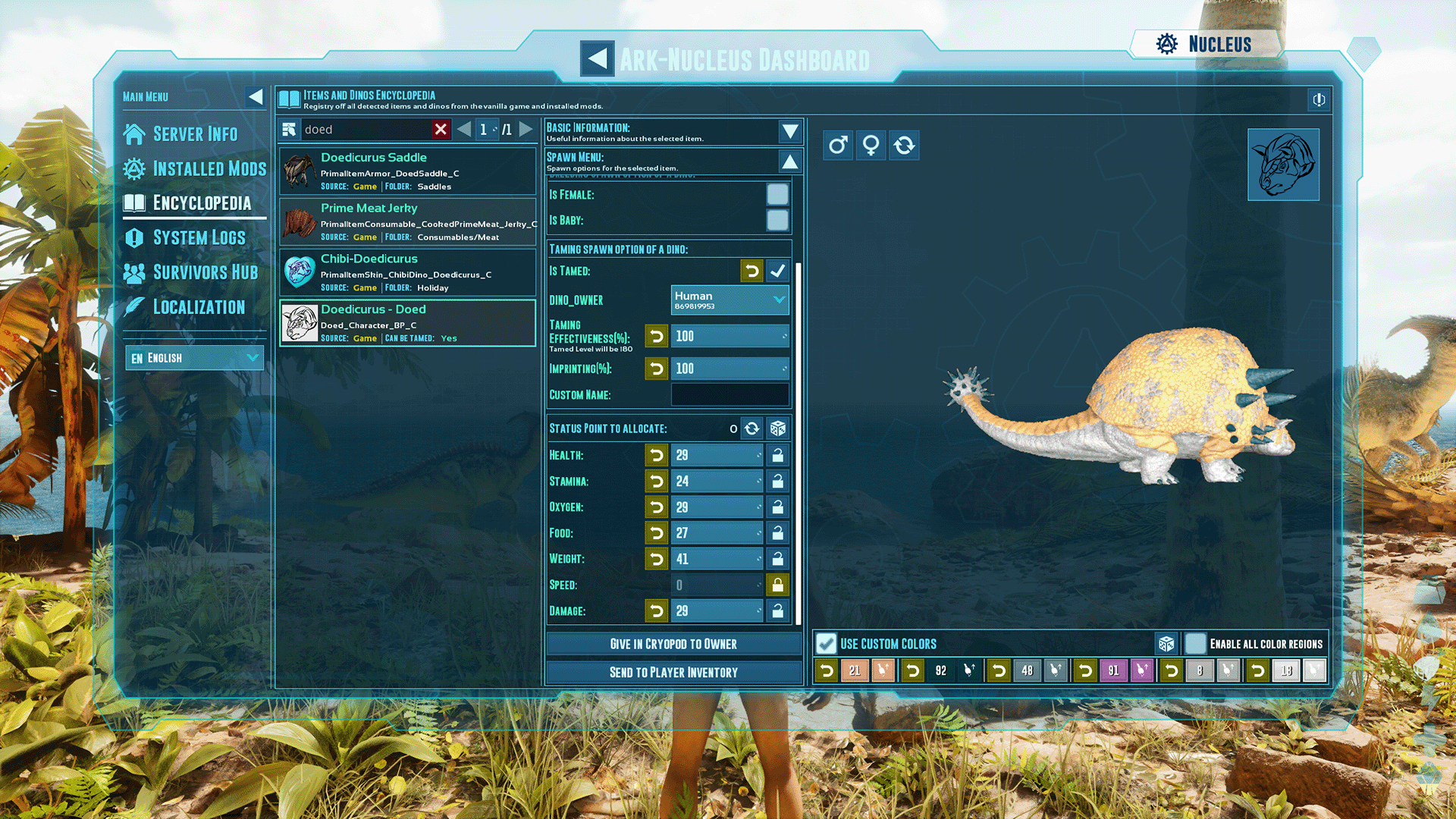Collapse the Spawn Menu section
This screenshot has height=819, width=1456.
tap(790, 161)
